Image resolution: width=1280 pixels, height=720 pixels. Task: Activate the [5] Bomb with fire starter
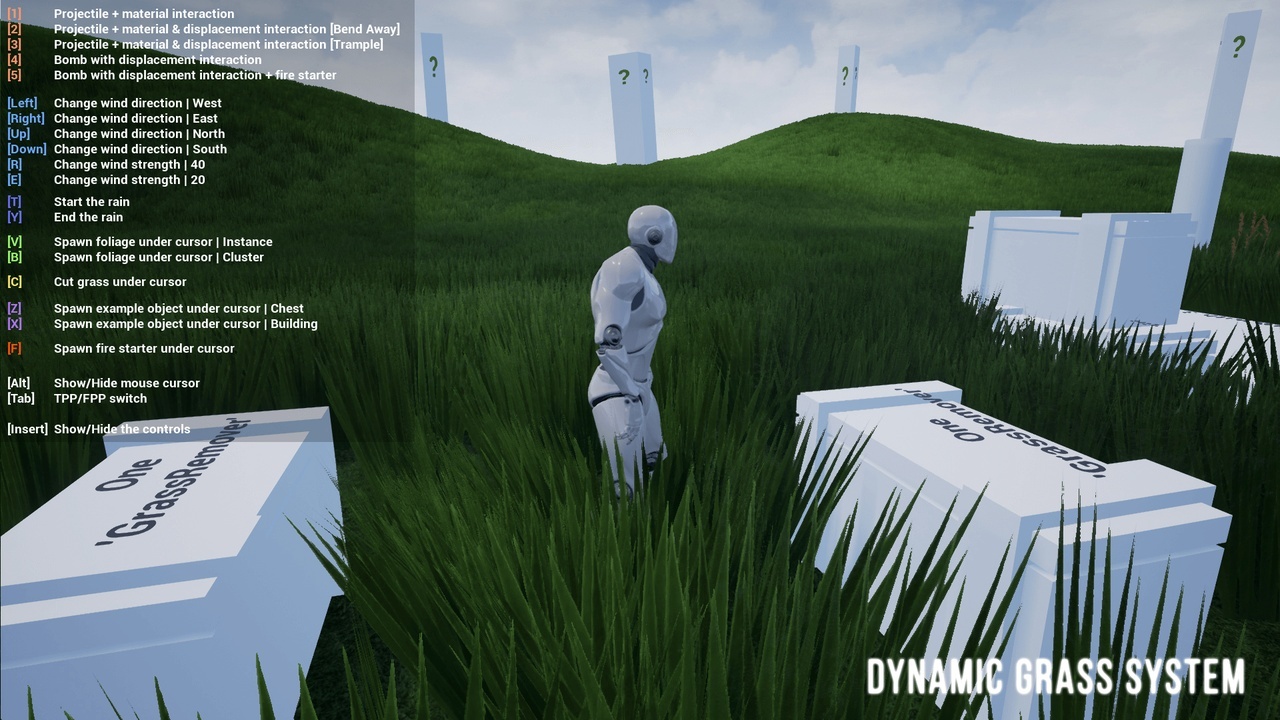click(196, 75)
